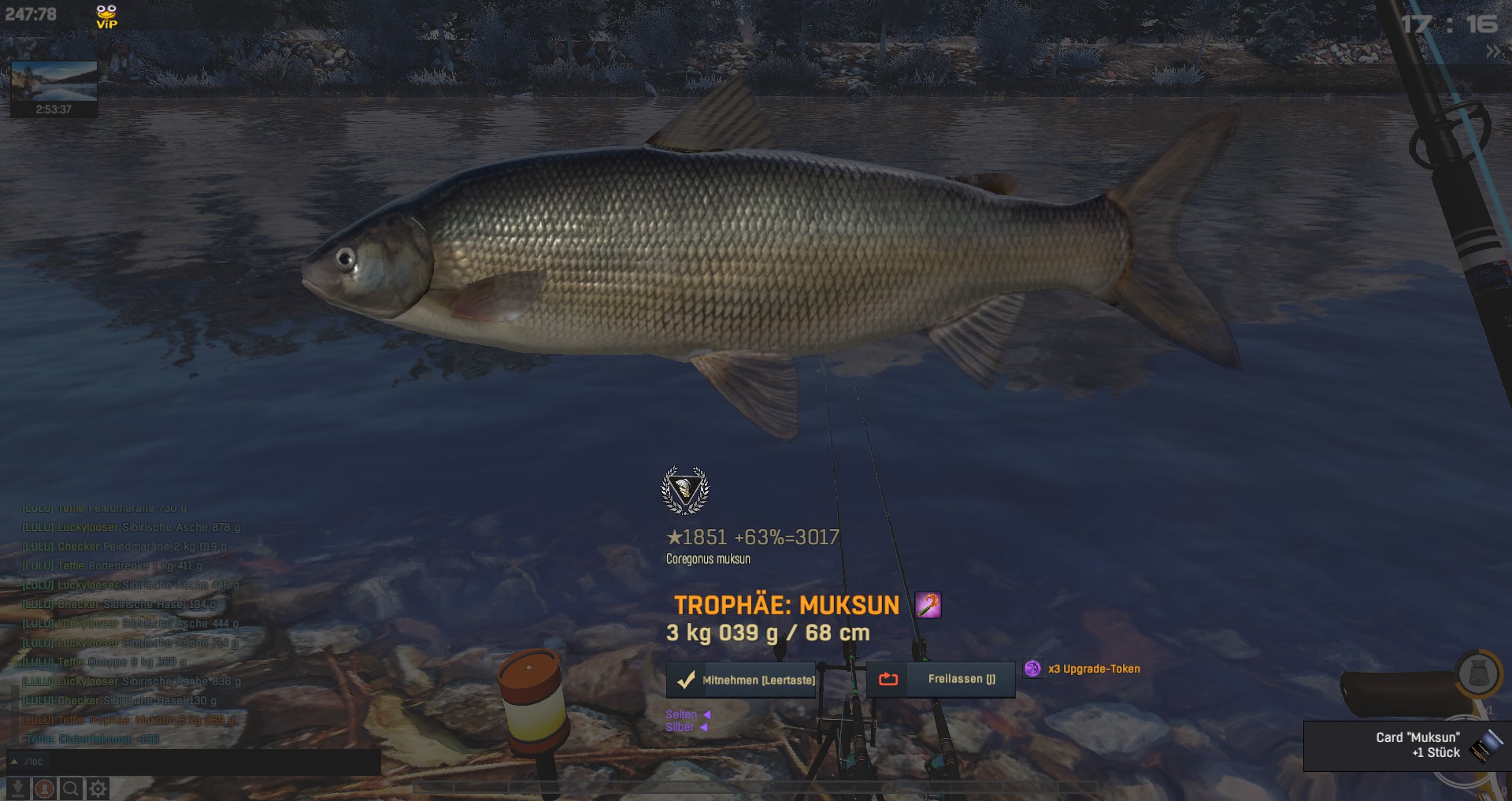1512x801 pixels.
Task: Open the location thumbnail with session timer
Action: (54, 88)
